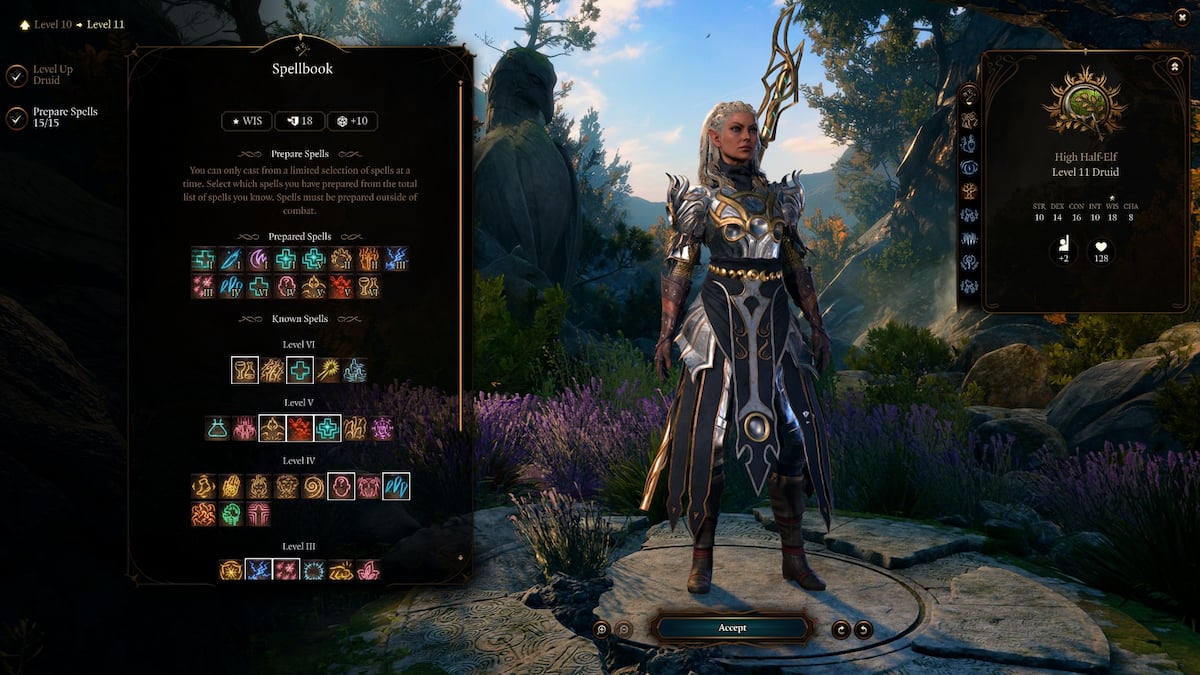1200x675 pixels.
Task: Select the Level V teal flask spell
Action: tap(217, 428)
